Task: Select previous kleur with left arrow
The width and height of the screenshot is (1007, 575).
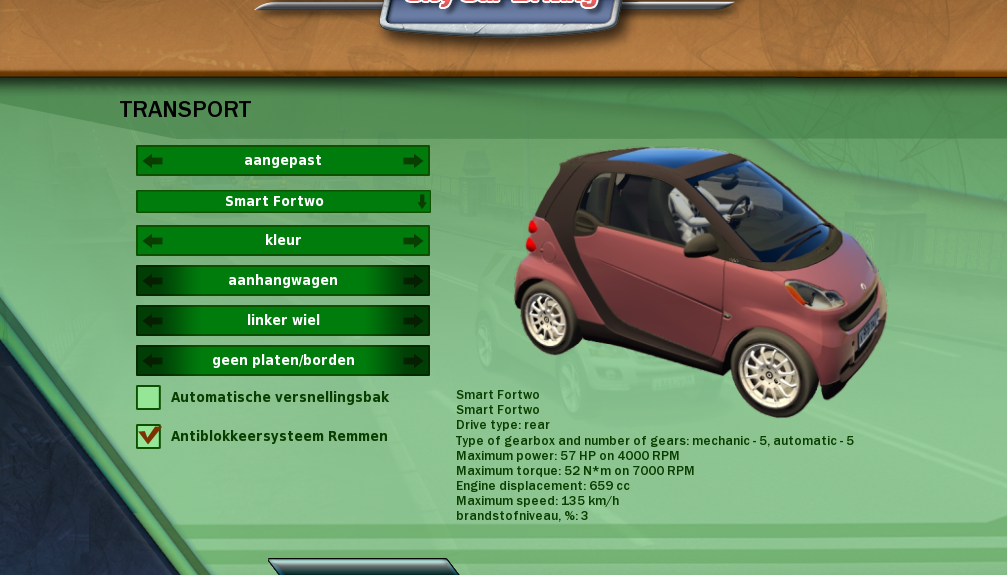Action: (153, 241)
